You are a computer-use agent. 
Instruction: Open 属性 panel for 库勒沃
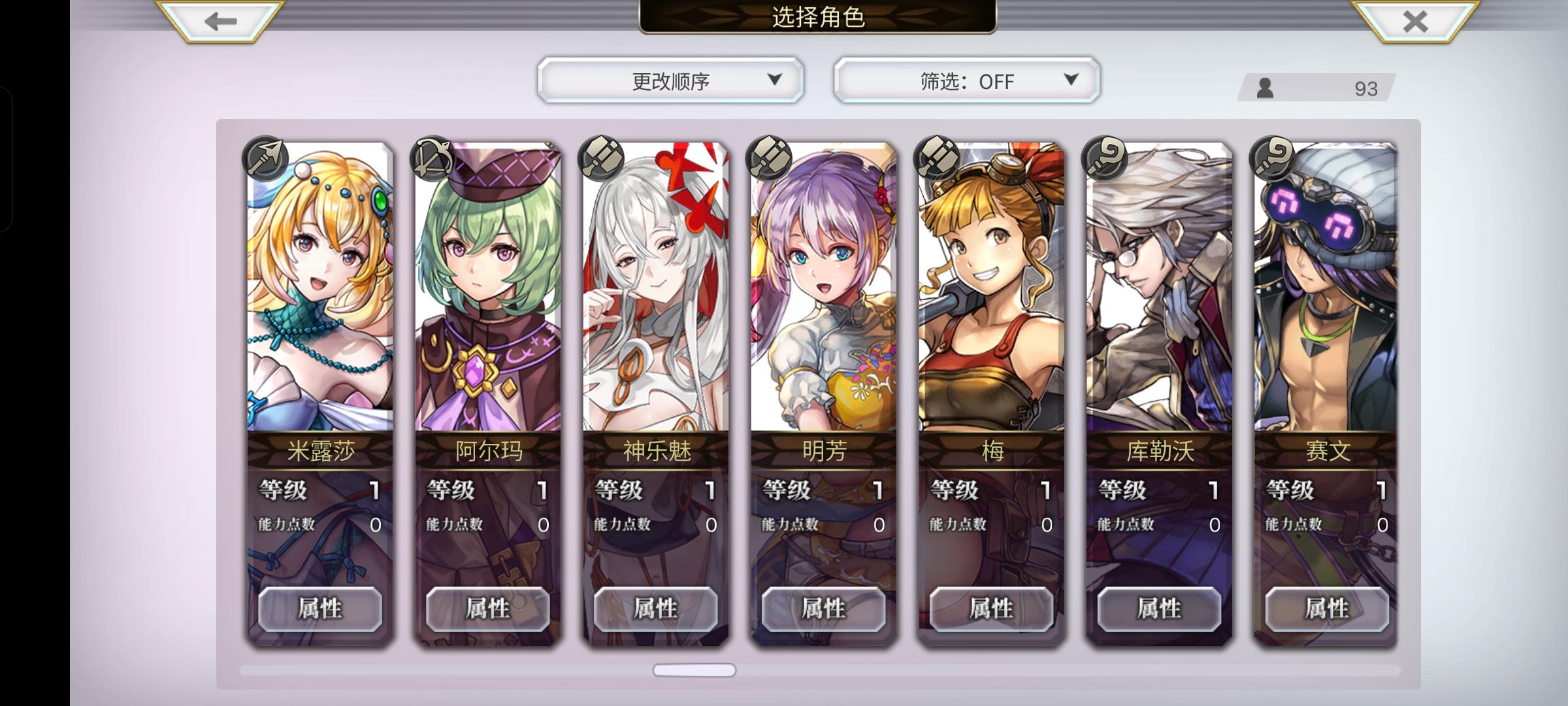[1158, 609]
